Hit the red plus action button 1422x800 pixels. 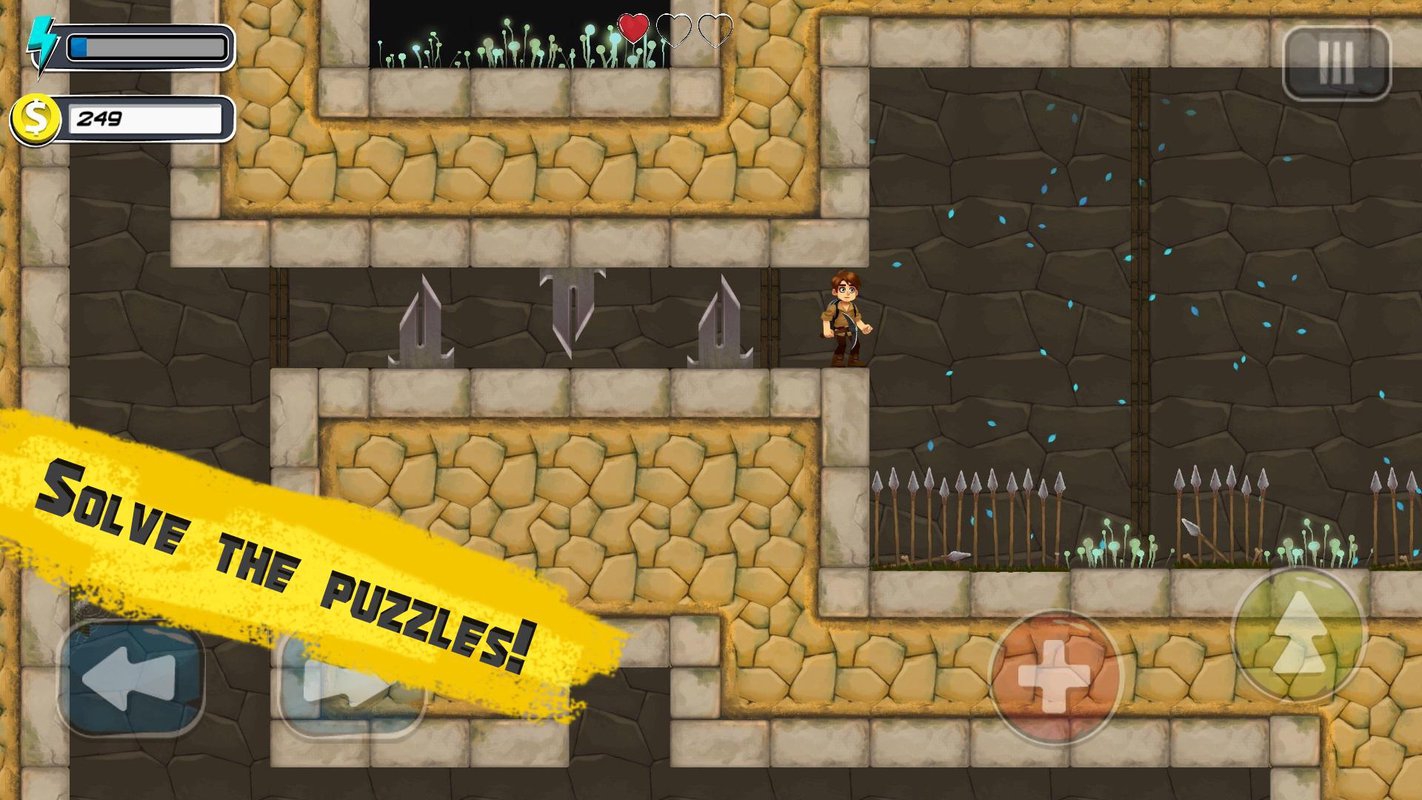coord(1055,676)
